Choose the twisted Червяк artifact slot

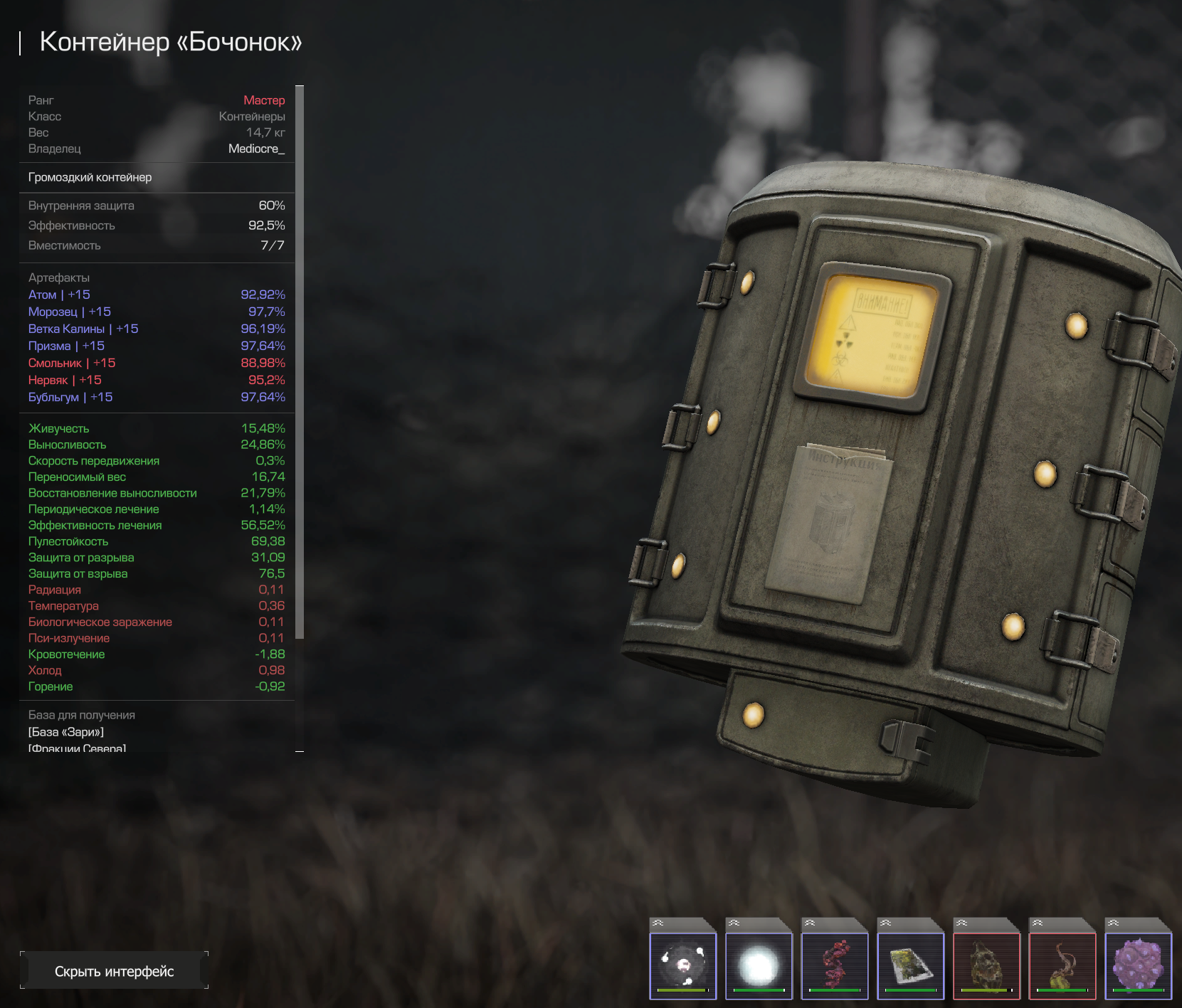1062,965
